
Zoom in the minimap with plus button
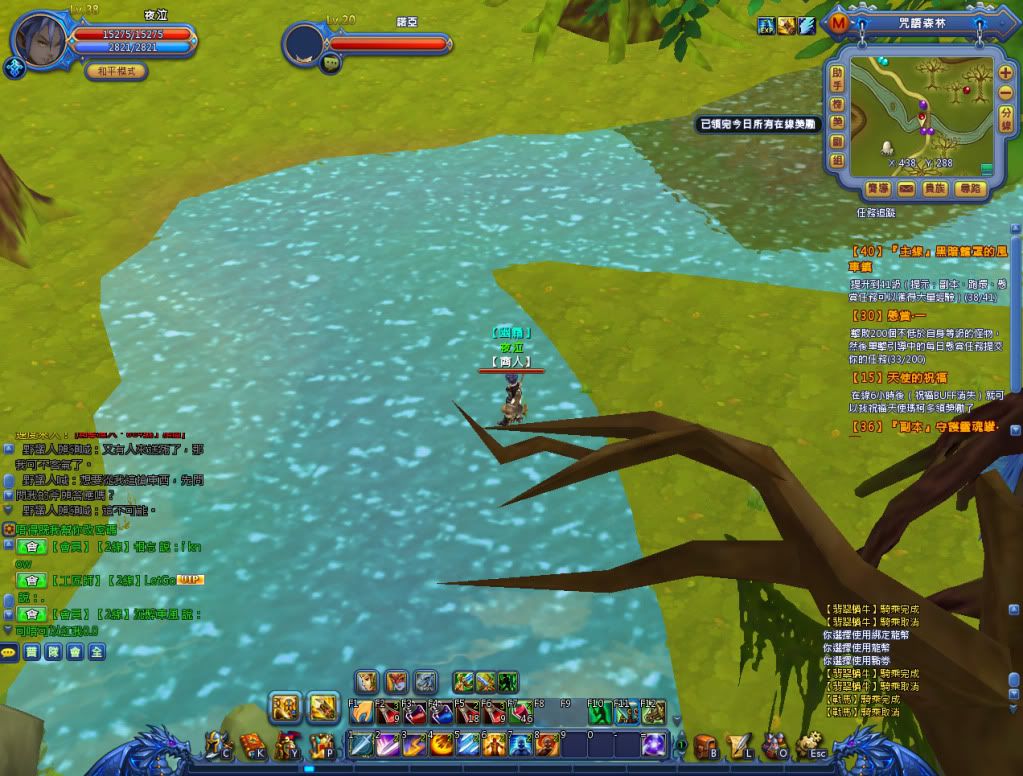coord(1005,73)
